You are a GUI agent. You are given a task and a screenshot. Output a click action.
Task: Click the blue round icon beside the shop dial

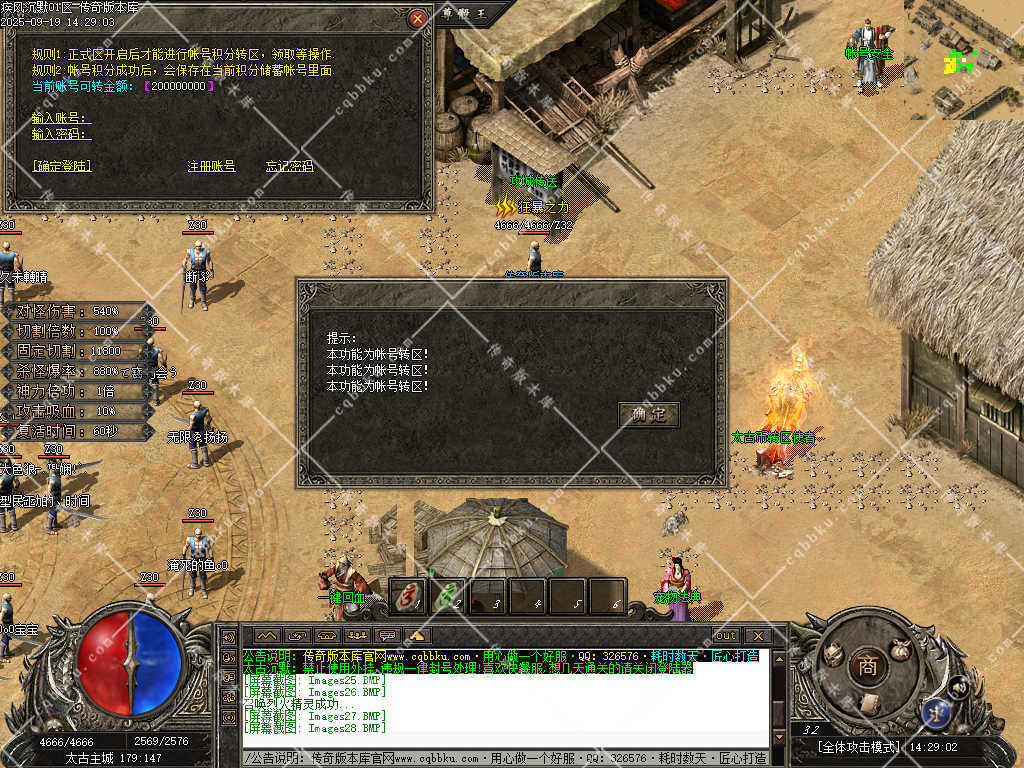tap(938, 712)
